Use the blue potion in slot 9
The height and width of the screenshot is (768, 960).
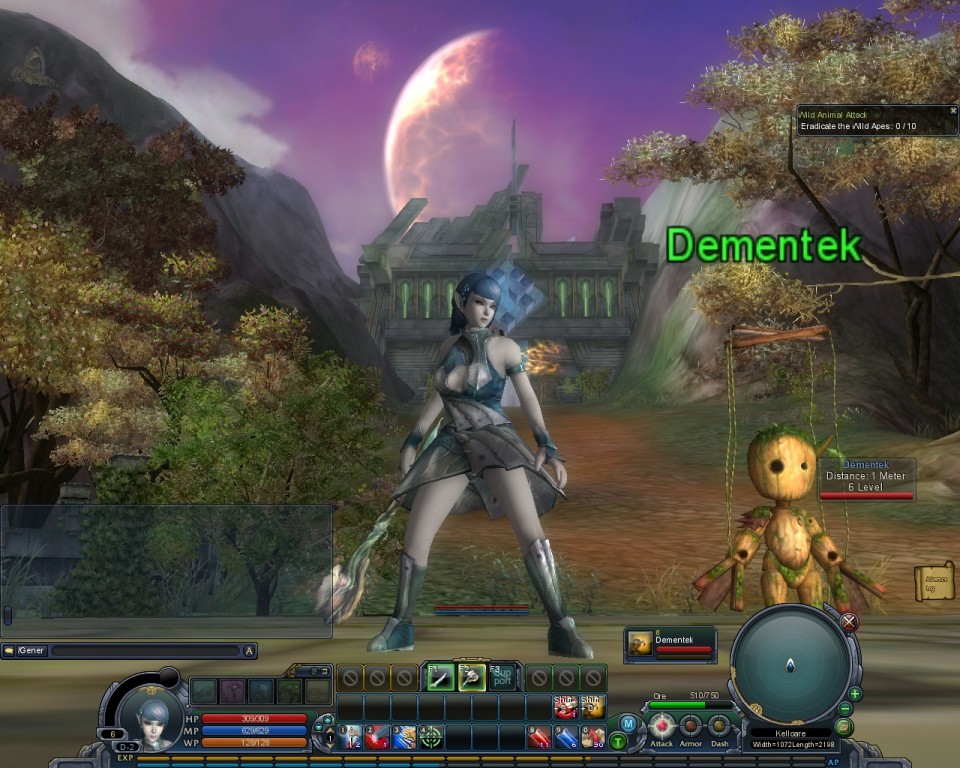pyautogui.click(x=566, y=738)
